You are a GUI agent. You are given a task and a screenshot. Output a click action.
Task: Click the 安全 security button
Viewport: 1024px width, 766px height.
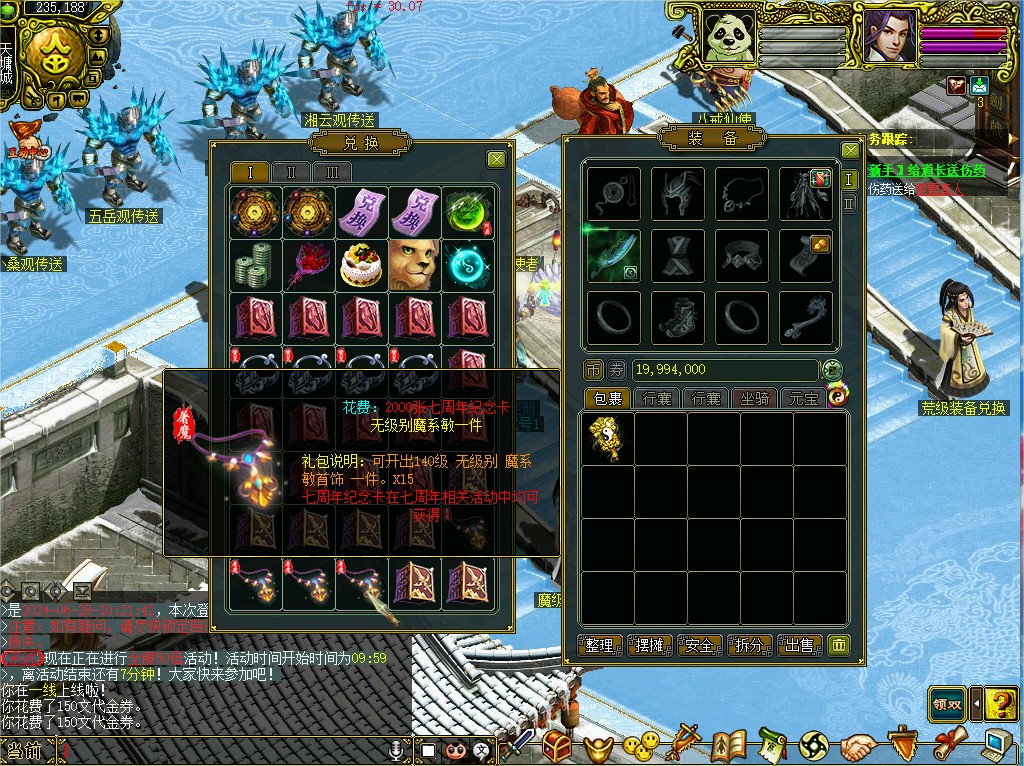(700, 645)
